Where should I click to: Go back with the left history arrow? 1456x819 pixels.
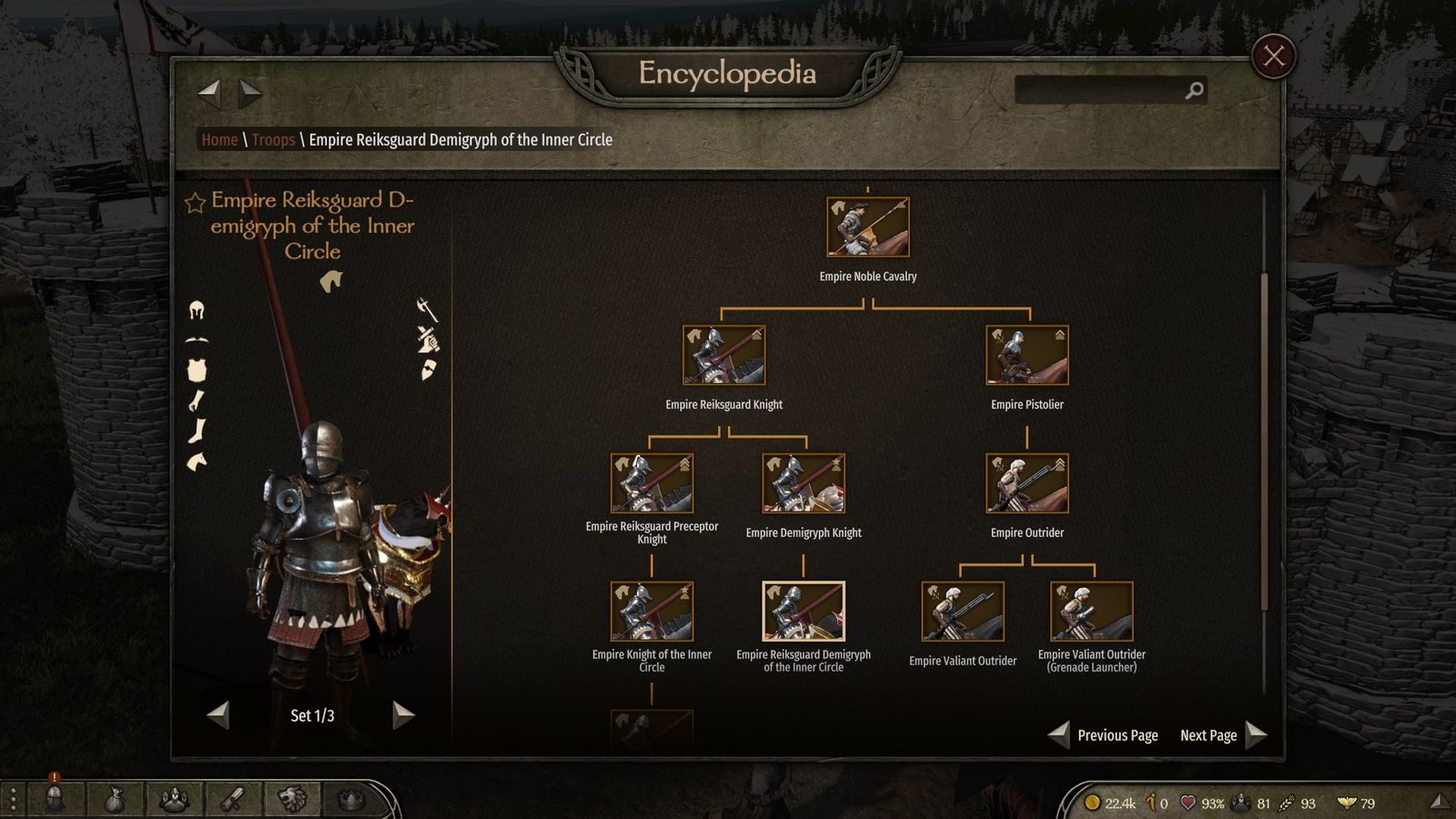coord(210,92)
